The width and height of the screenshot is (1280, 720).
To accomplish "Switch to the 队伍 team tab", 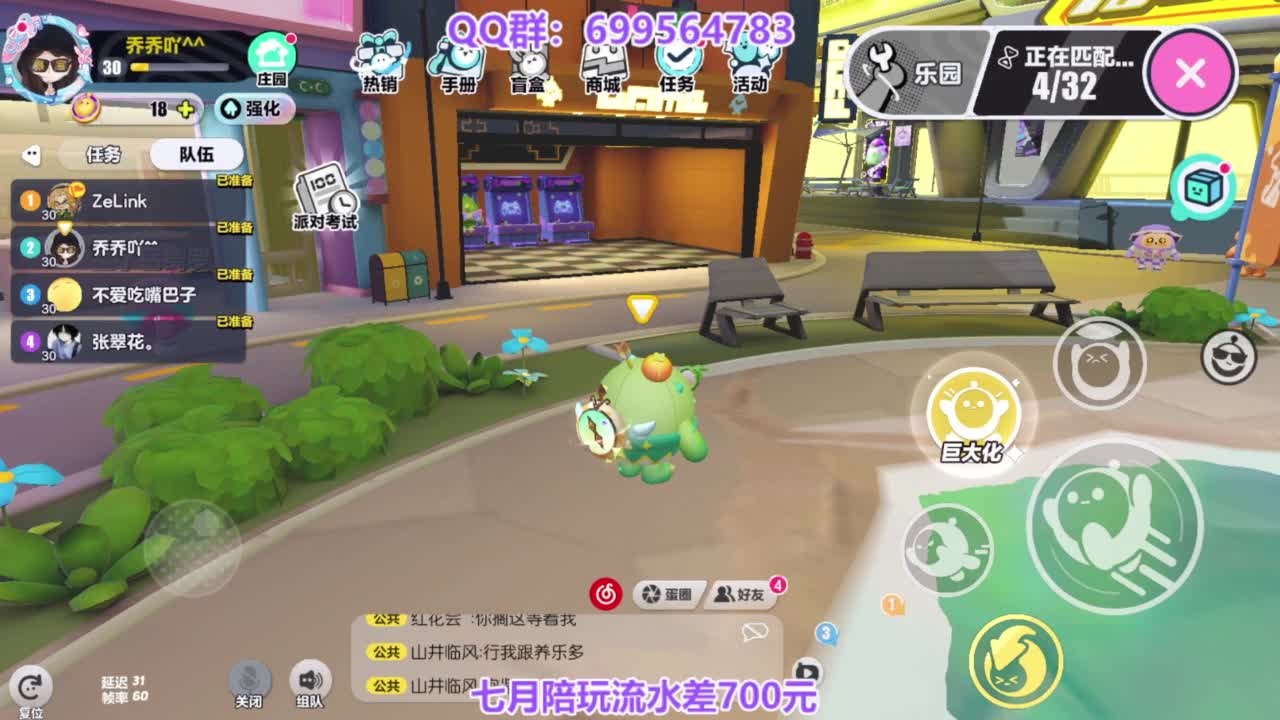I will click(195, 154).
